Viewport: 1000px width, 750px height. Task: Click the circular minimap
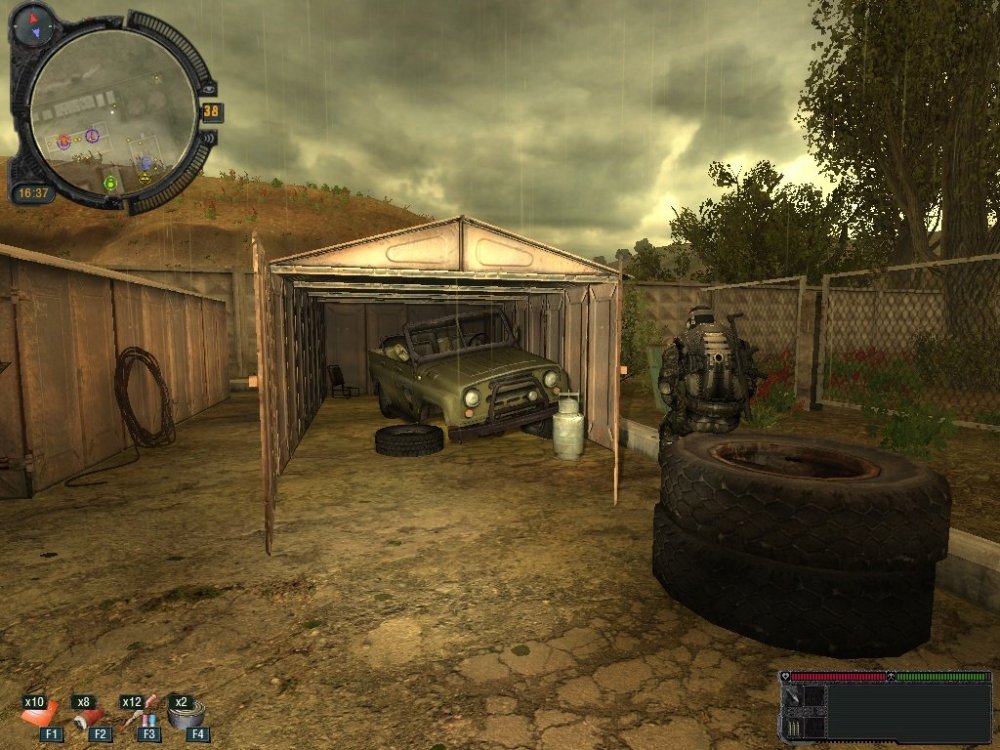110,110
